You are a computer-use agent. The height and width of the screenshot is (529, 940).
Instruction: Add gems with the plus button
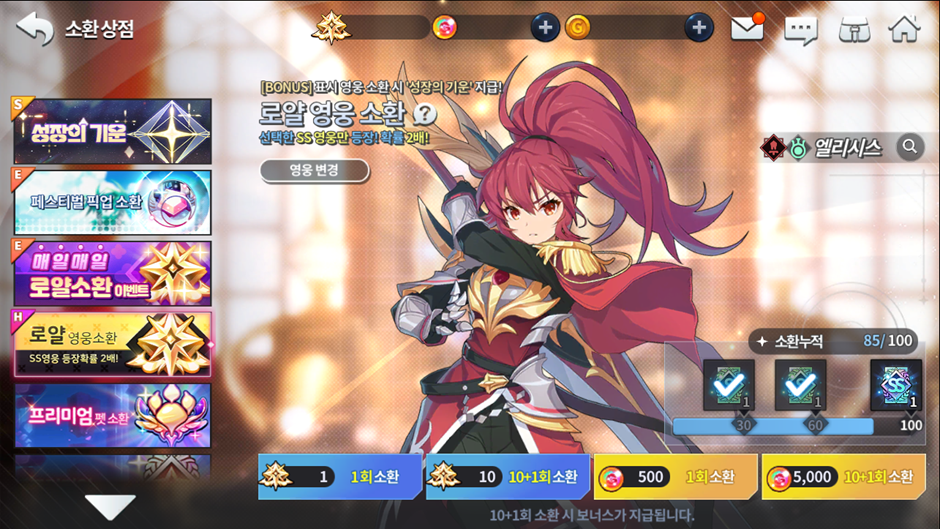click(544, 27)
